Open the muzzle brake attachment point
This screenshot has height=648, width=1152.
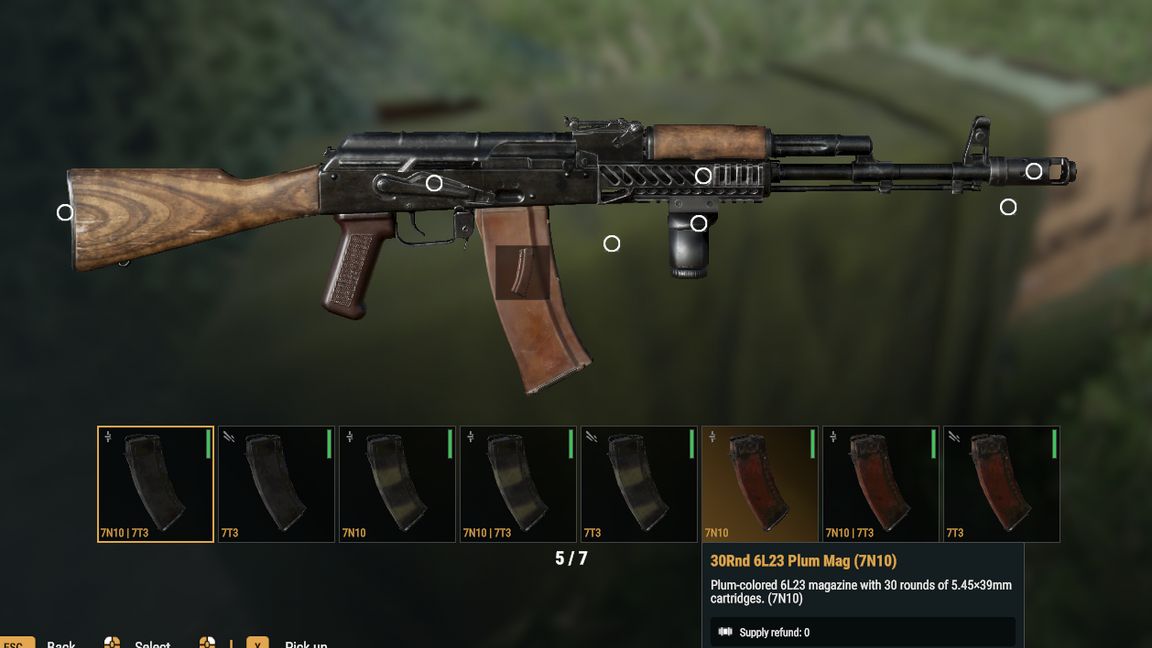tap(1034, 171)
